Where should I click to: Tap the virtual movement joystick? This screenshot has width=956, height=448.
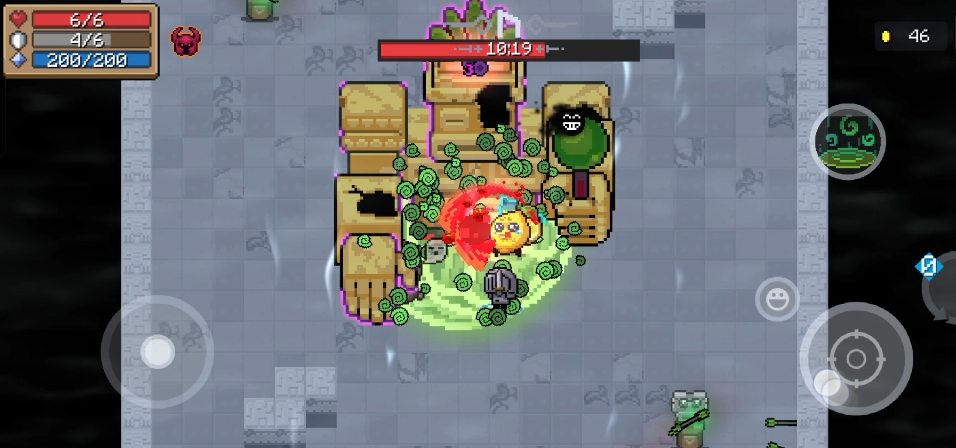(x=157, y=351)
